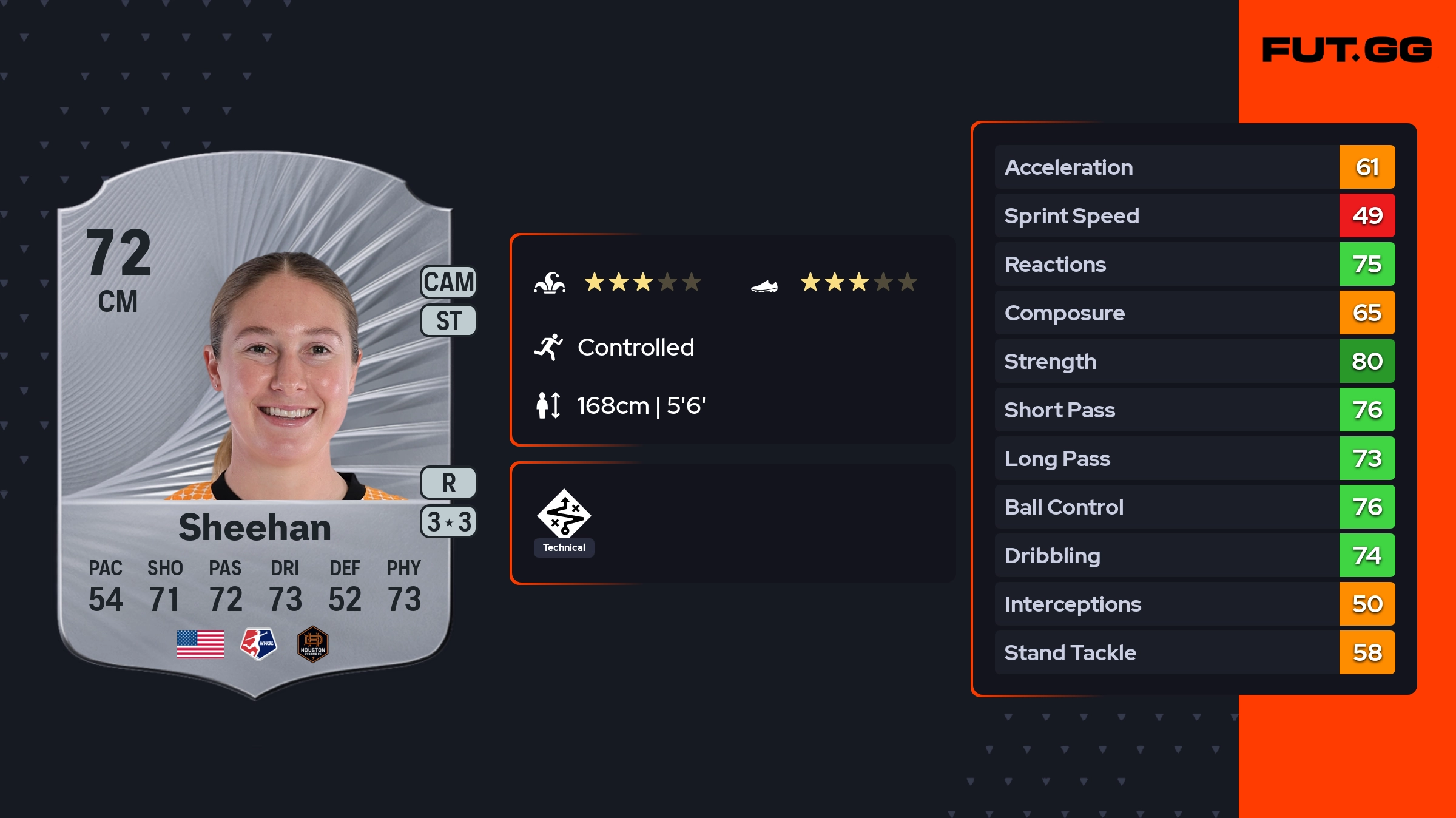Image resolution: width=1456 pixels, height=818 pixels.
Task: Select the Sheehan player card
Action: [x=255, y=425]
